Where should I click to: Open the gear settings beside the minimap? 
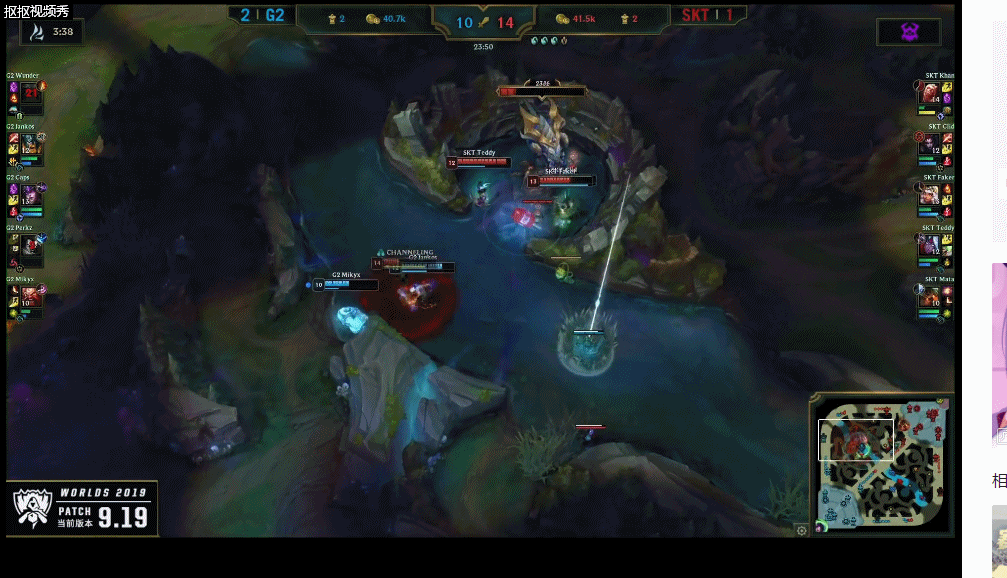(x=801, y=531)
